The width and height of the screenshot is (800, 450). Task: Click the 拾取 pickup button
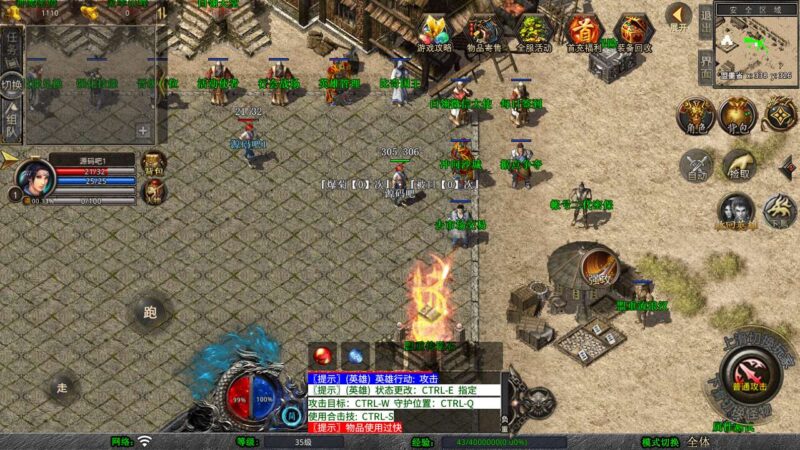click(739, 164)
